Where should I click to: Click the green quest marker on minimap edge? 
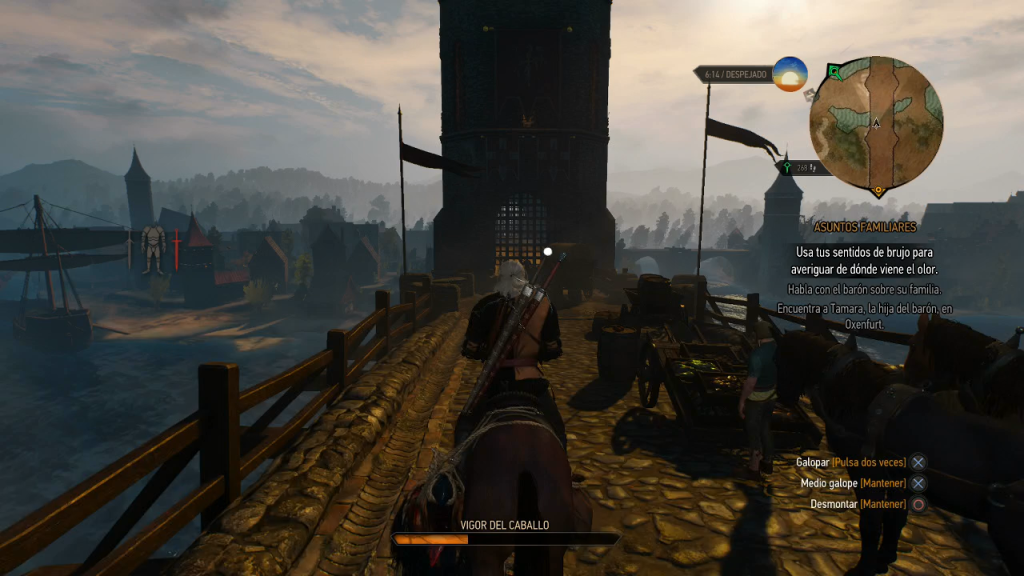(833, 70)
